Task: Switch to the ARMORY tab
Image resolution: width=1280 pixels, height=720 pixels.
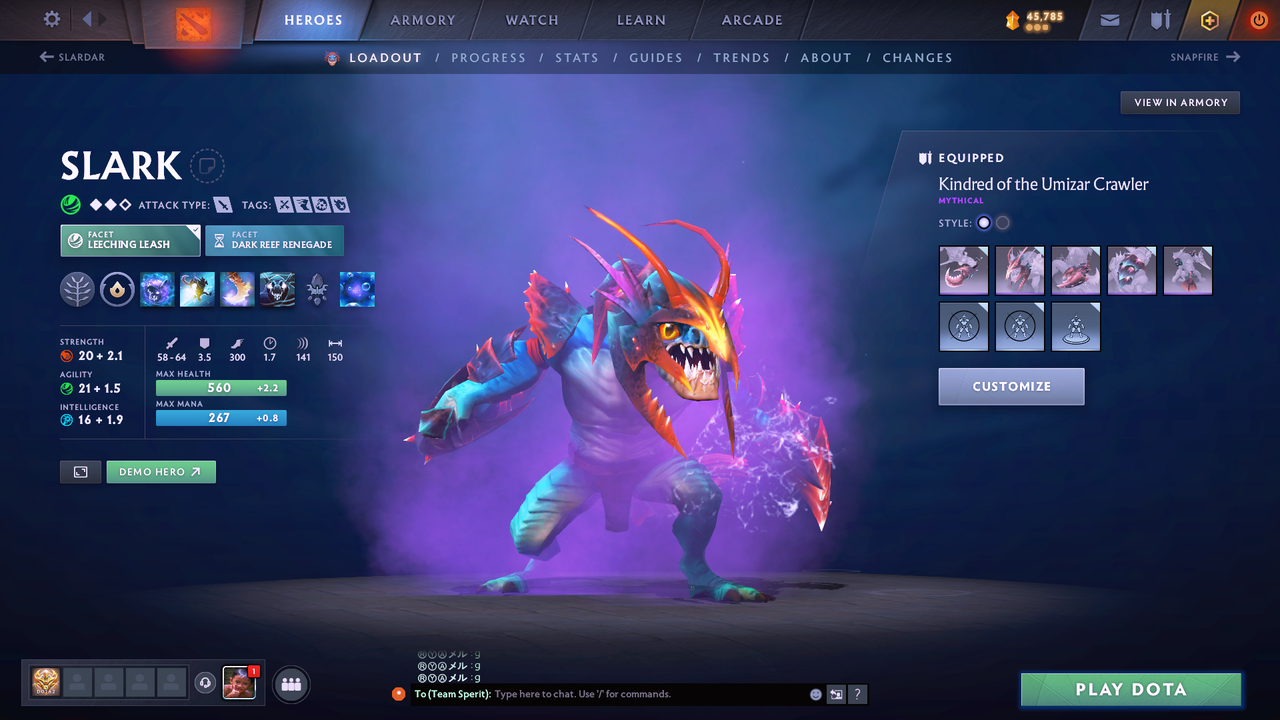Action: click(422, 20)
